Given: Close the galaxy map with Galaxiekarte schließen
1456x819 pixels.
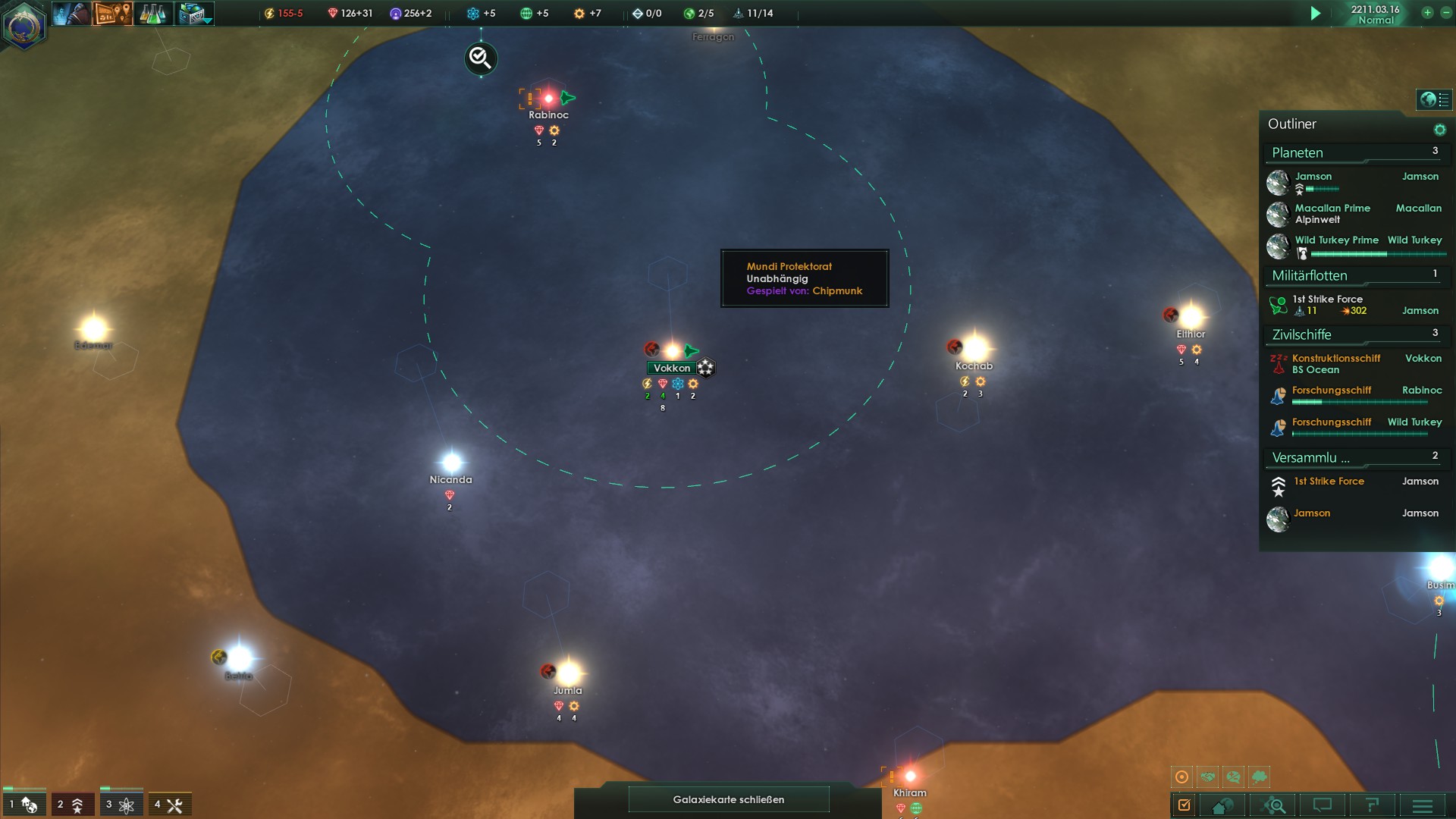Looking at the screenshot, I should pos(728,799).
